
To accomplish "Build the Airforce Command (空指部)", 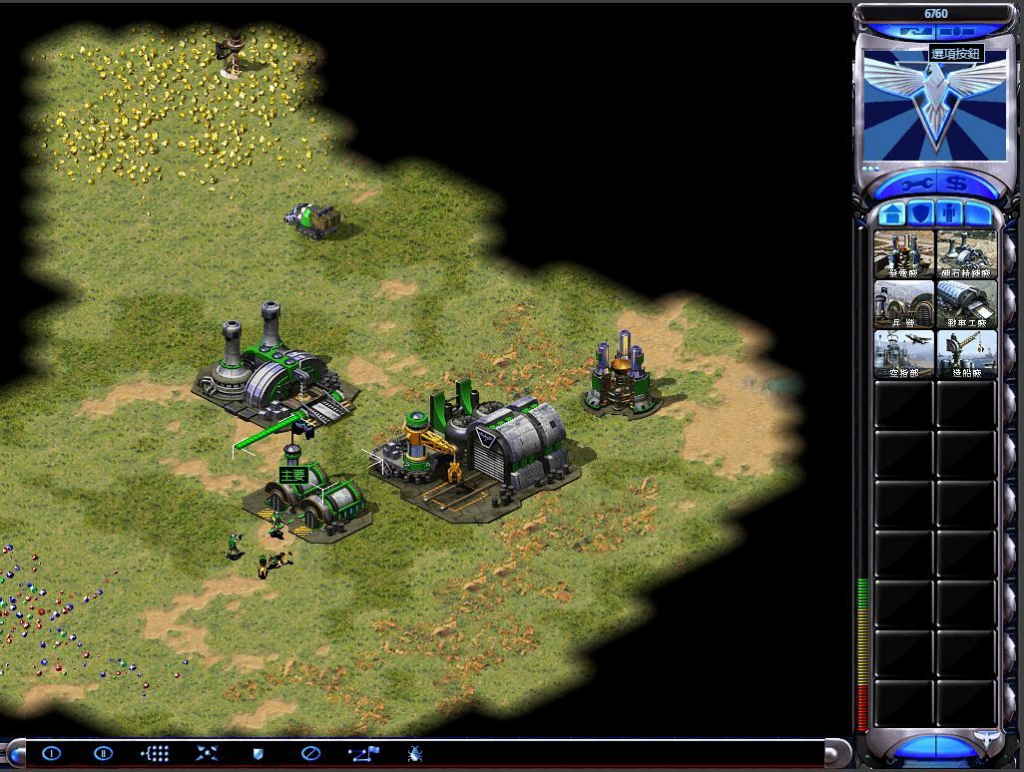I will 904,353.
